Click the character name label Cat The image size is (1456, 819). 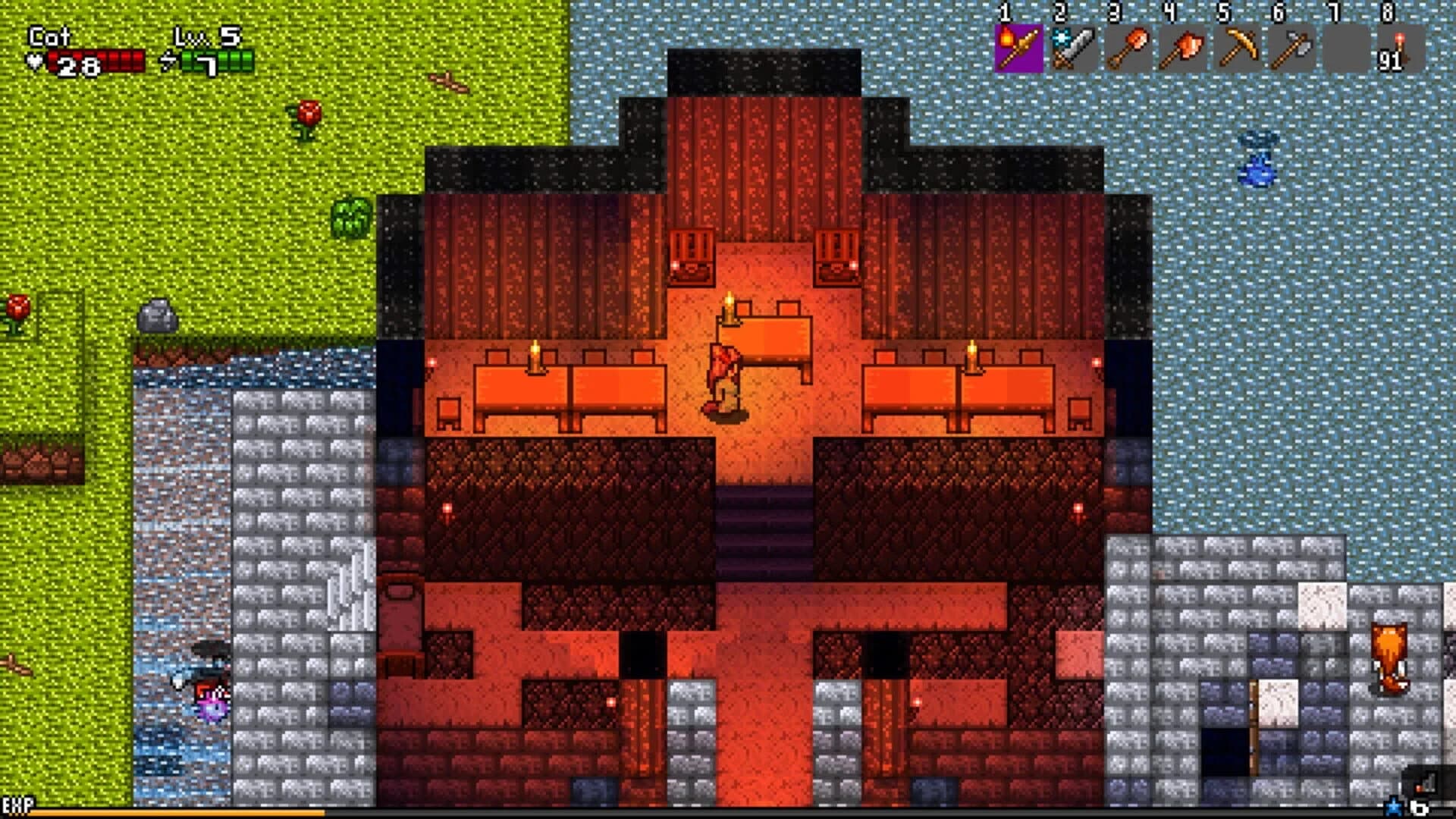(49, 36)
